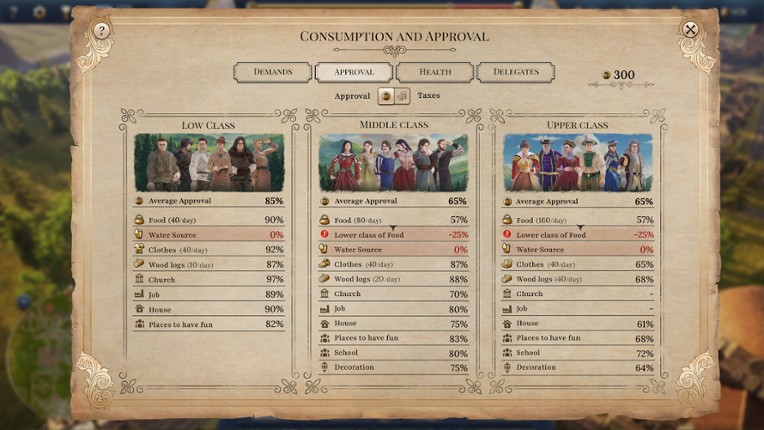Click the Low Class Church row
Image resolution: width=764 pixels, height=430 pixels.
pyautogui.click(x=209, y=280)
